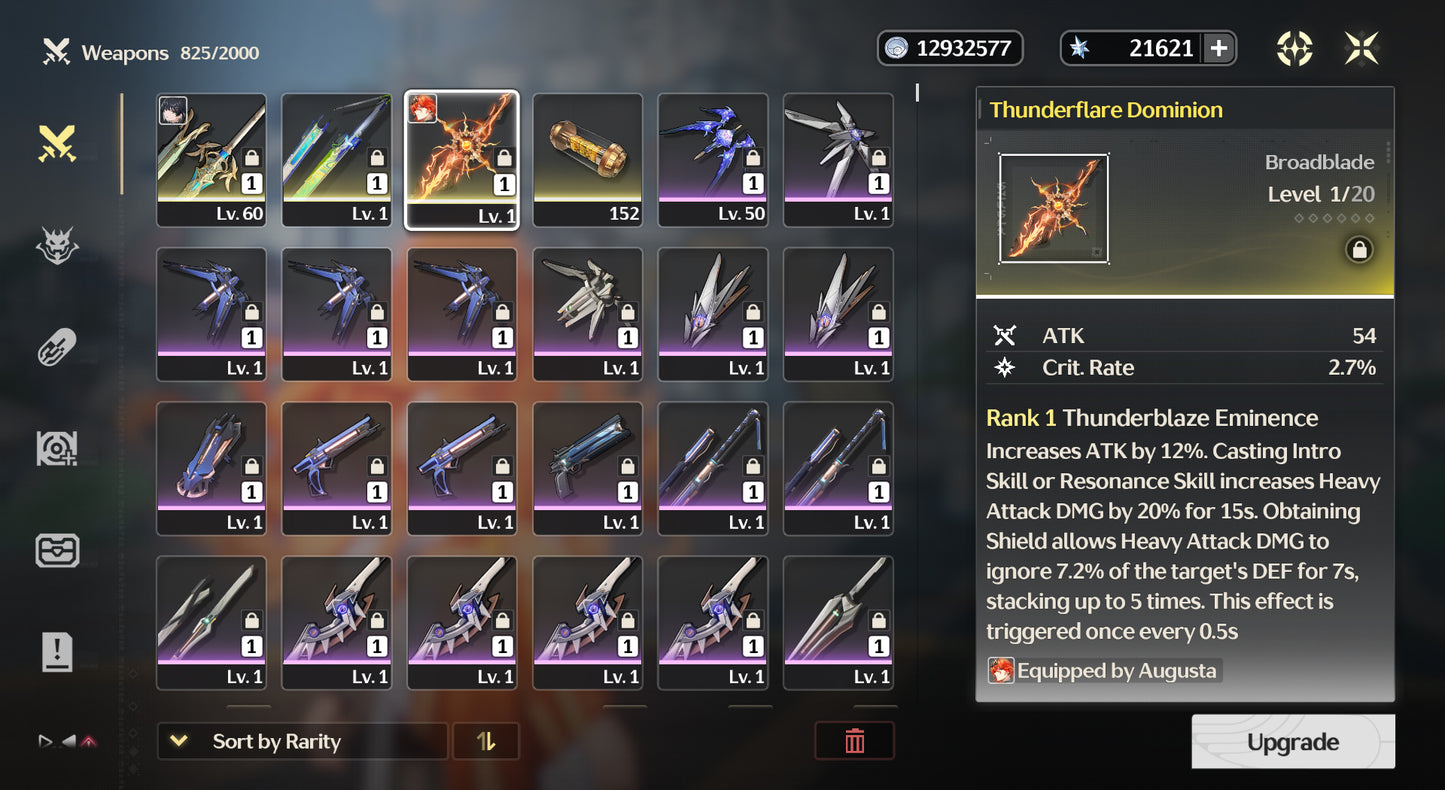Open the capsule consumables category in sidebar

click(57, 348)
